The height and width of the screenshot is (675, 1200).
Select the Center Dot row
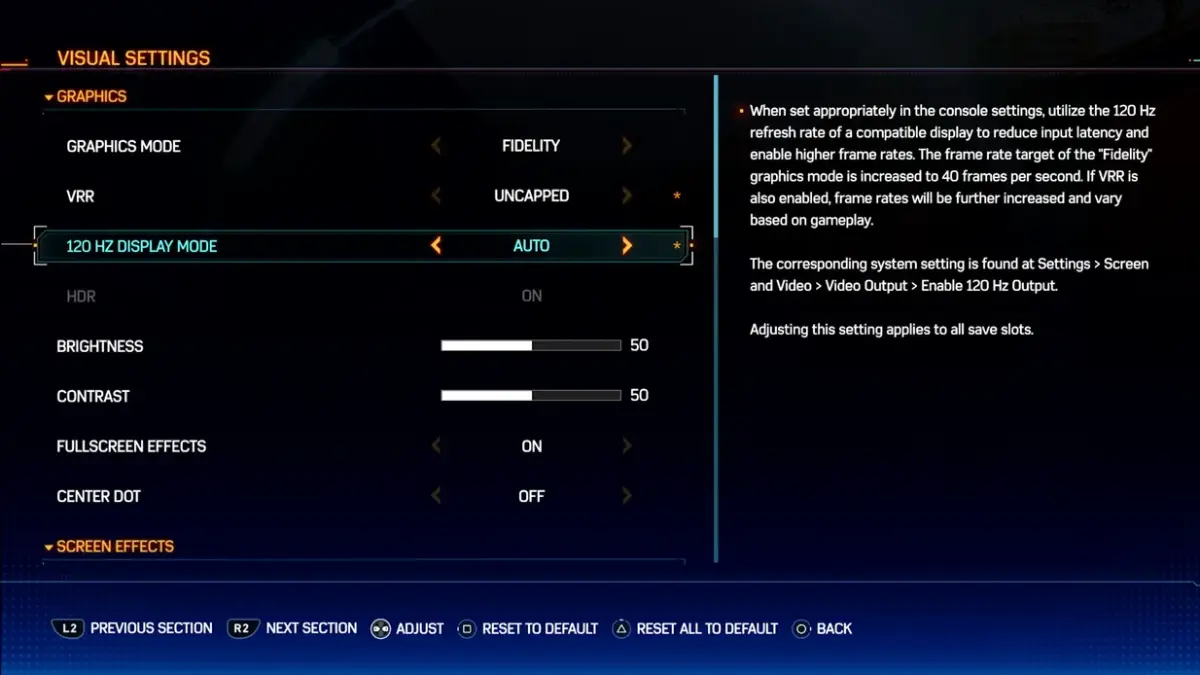point(99,496)
